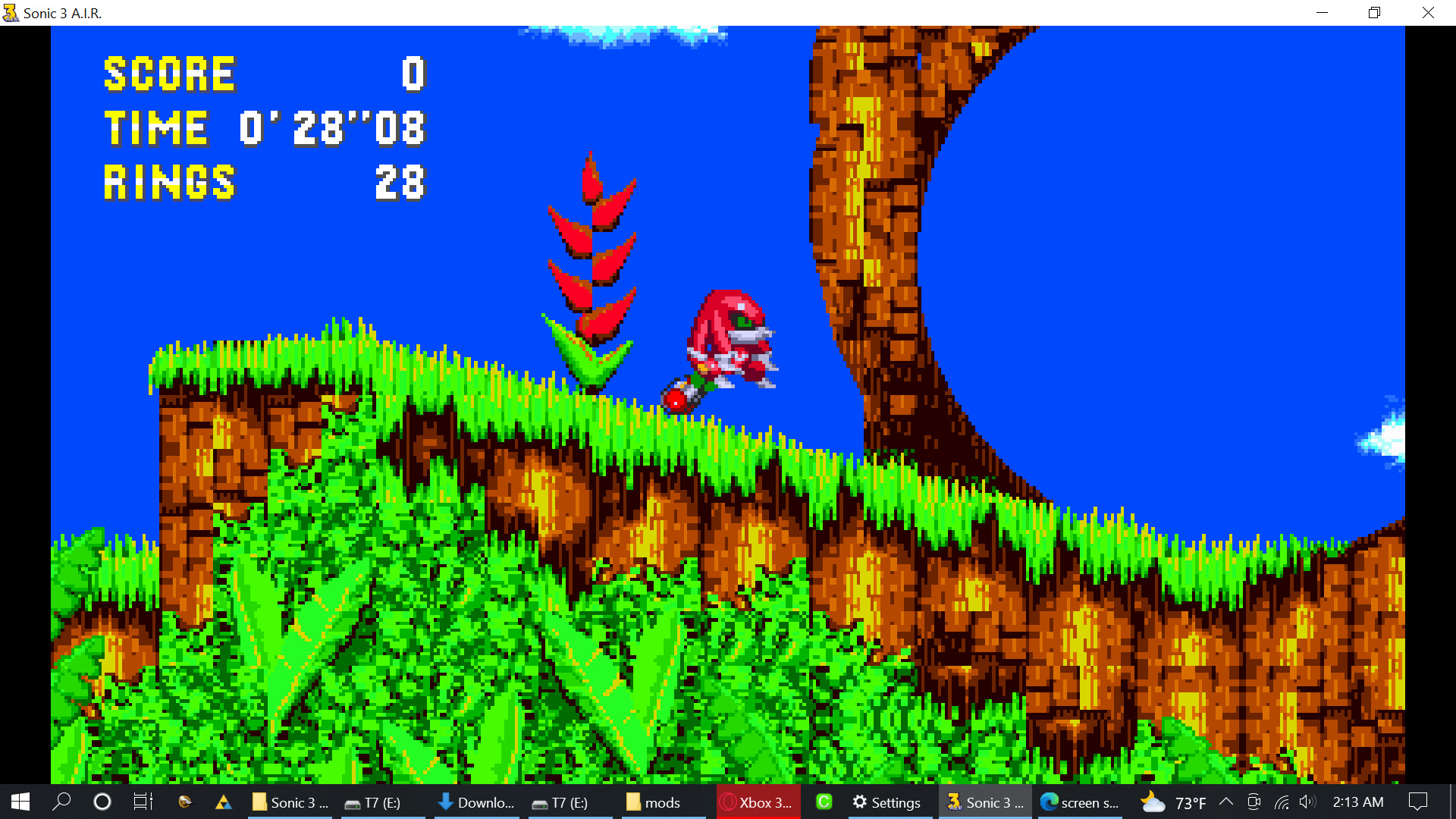Click the Sonic 3 A.I.R. title bar icon
Viewport: 1456px width, 819px height.
[10, 13]
